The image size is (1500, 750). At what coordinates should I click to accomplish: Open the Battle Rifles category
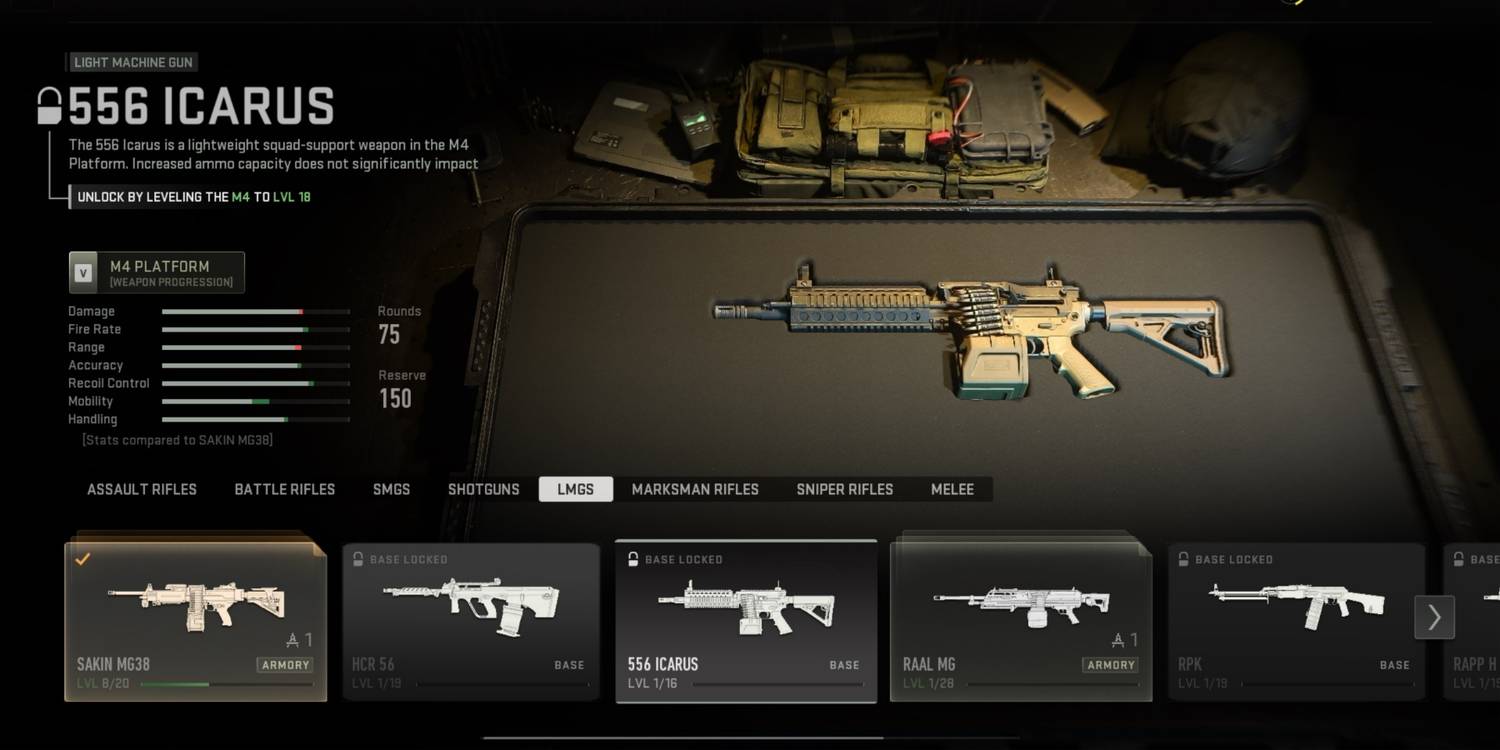pyautogui.click(x=285, y=489)
